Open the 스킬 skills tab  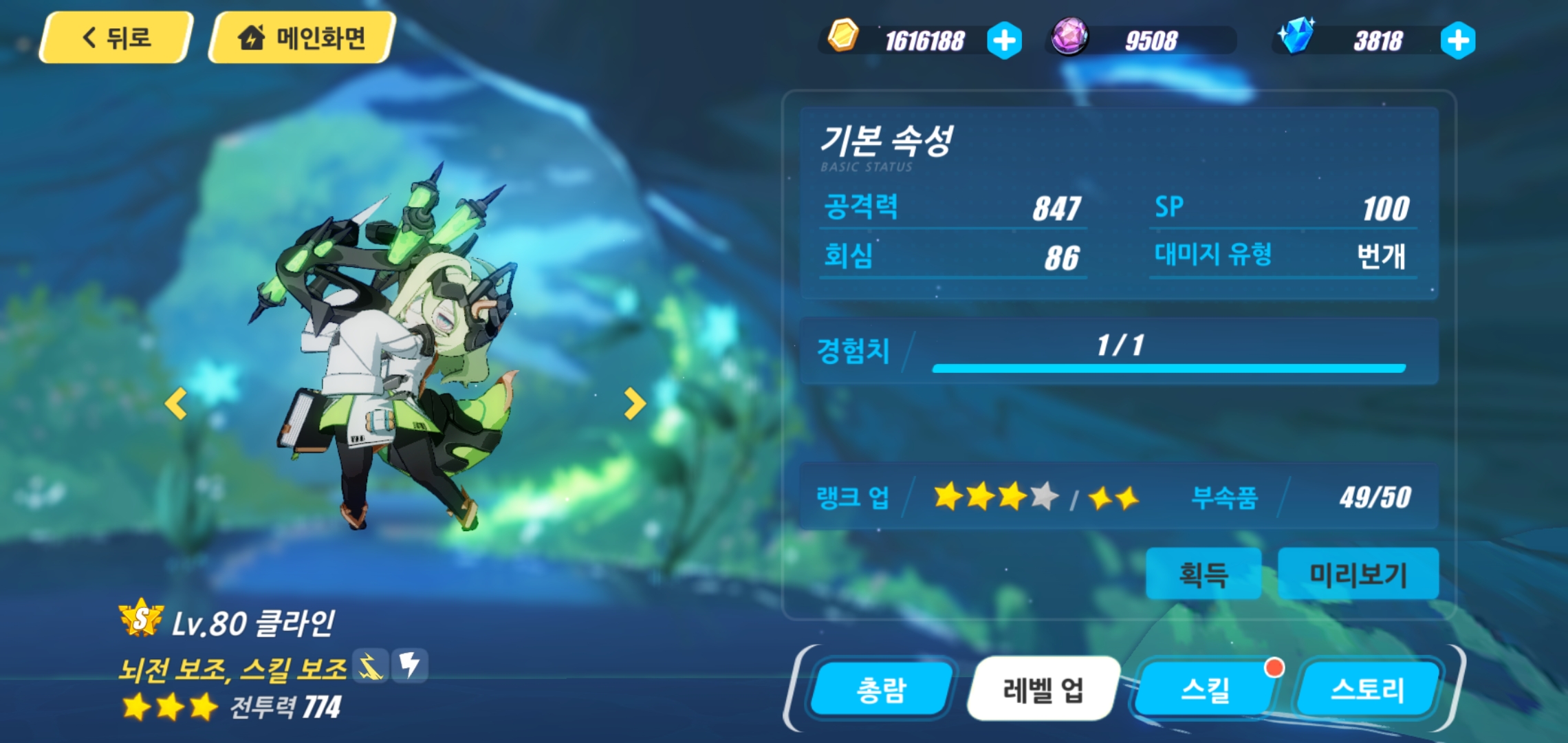(1205, 689)
